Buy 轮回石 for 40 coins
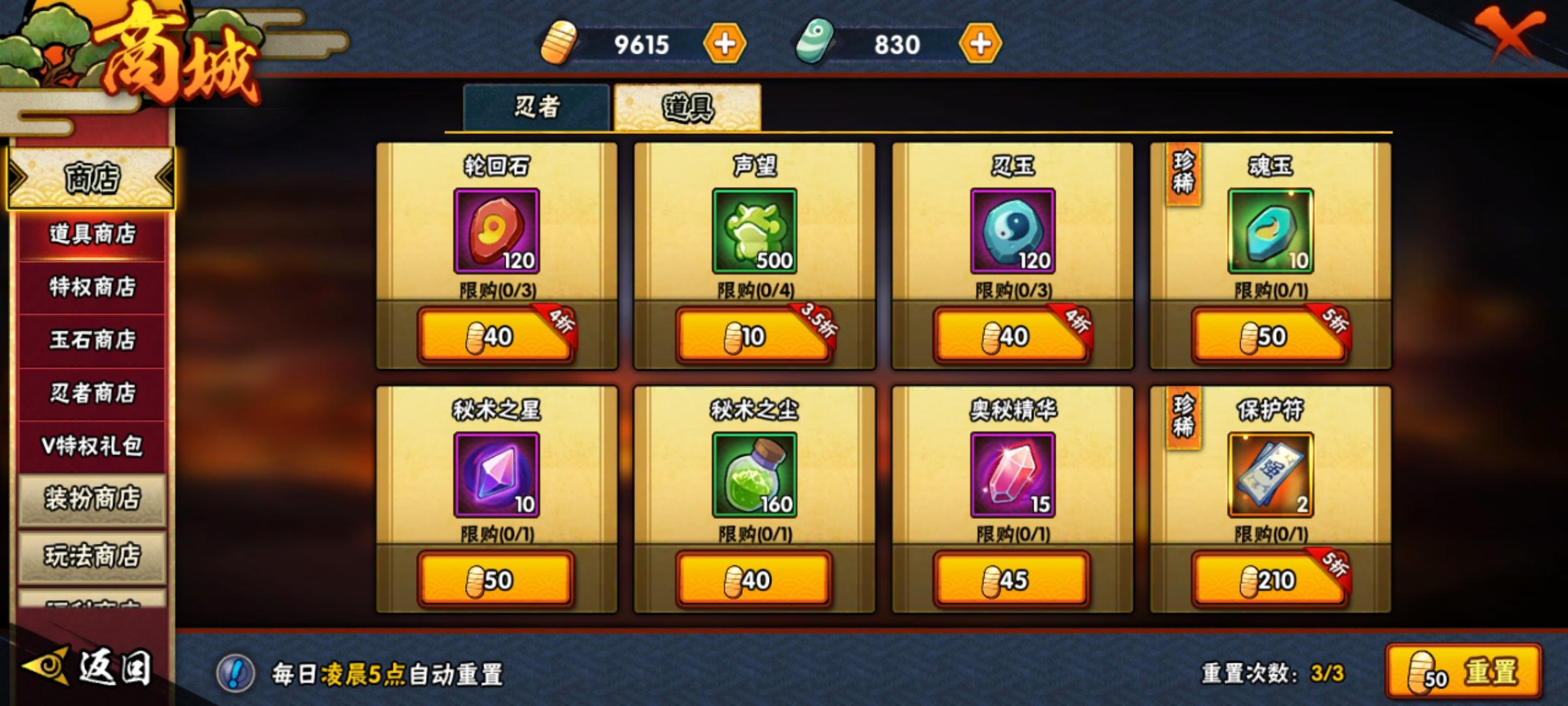Viewport: 1568px width, 706px height. click(x=495, y=338)
